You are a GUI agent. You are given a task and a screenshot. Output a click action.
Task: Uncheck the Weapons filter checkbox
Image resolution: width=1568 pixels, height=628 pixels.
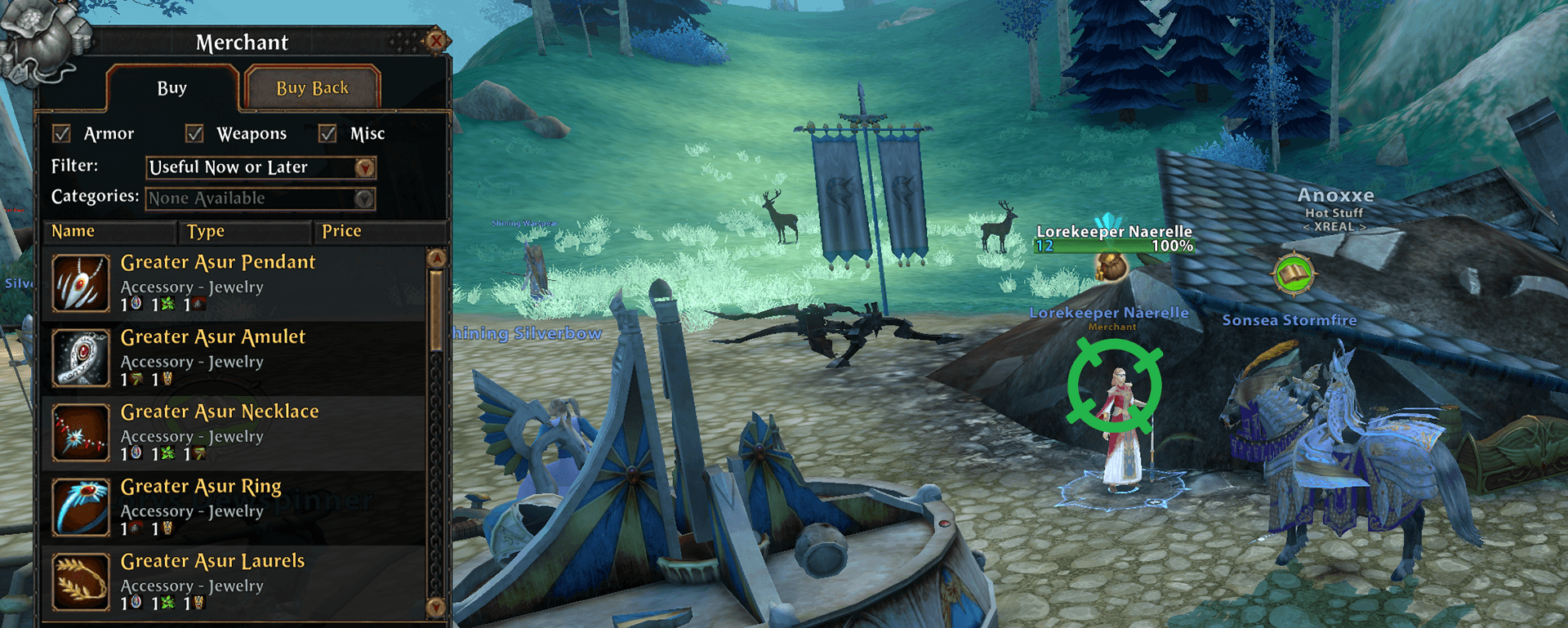click(194, 133)
